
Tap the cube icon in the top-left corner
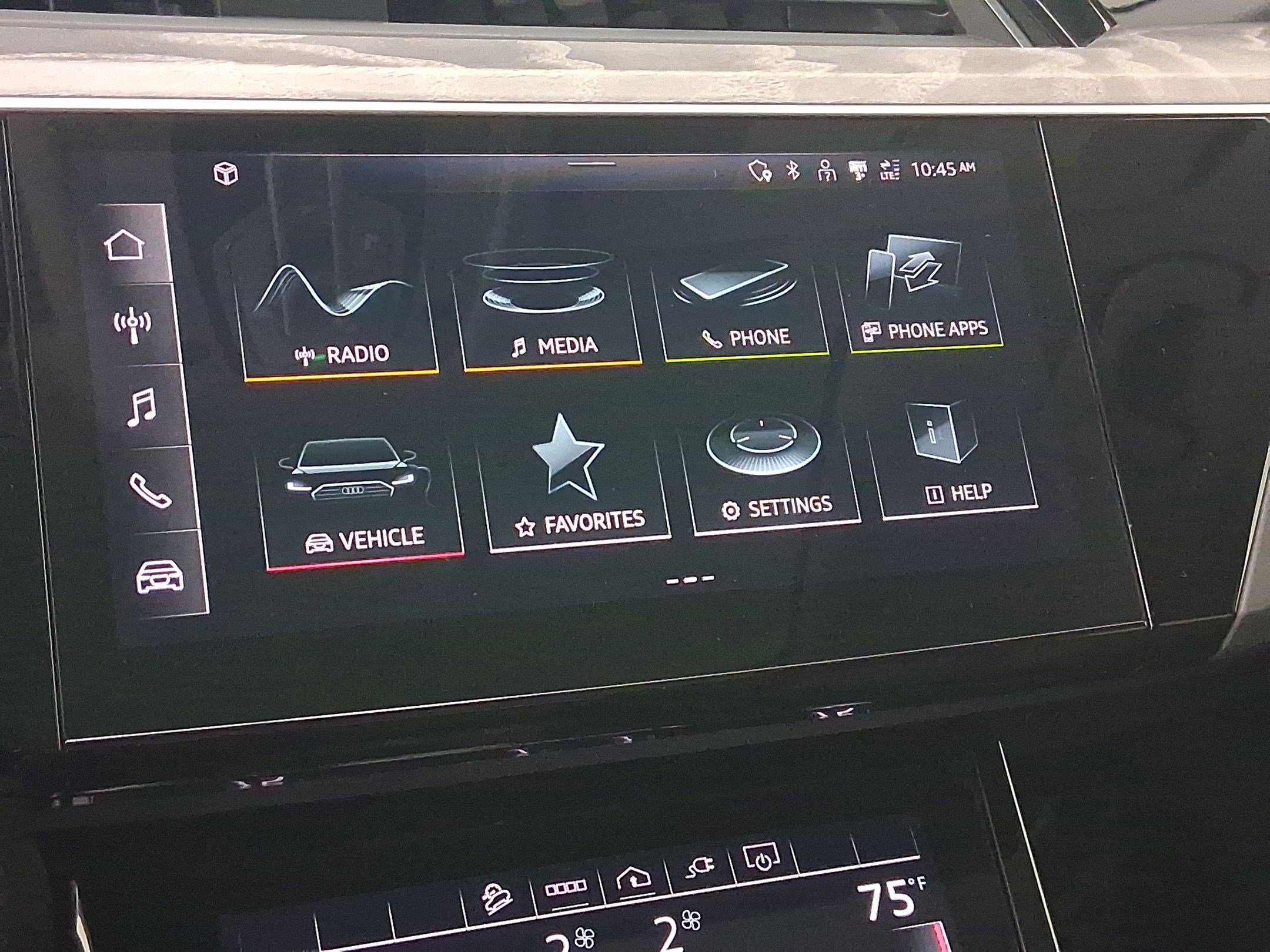pyautogui.click(x=226, y=173)
